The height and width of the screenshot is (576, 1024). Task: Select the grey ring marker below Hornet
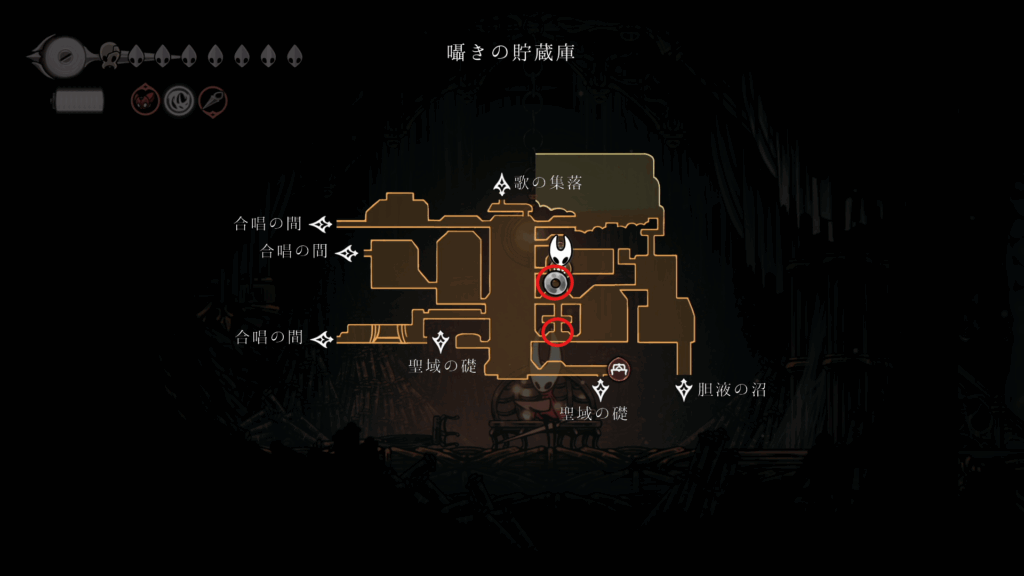(x=555, y=284)
